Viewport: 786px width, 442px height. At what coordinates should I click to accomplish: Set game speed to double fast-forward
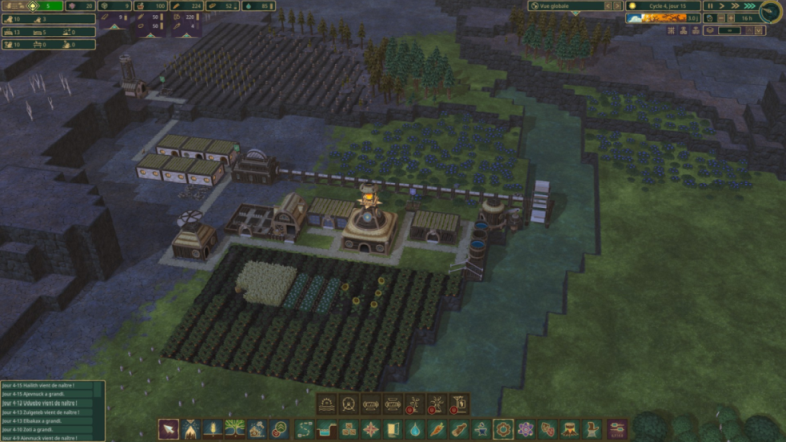736,6
